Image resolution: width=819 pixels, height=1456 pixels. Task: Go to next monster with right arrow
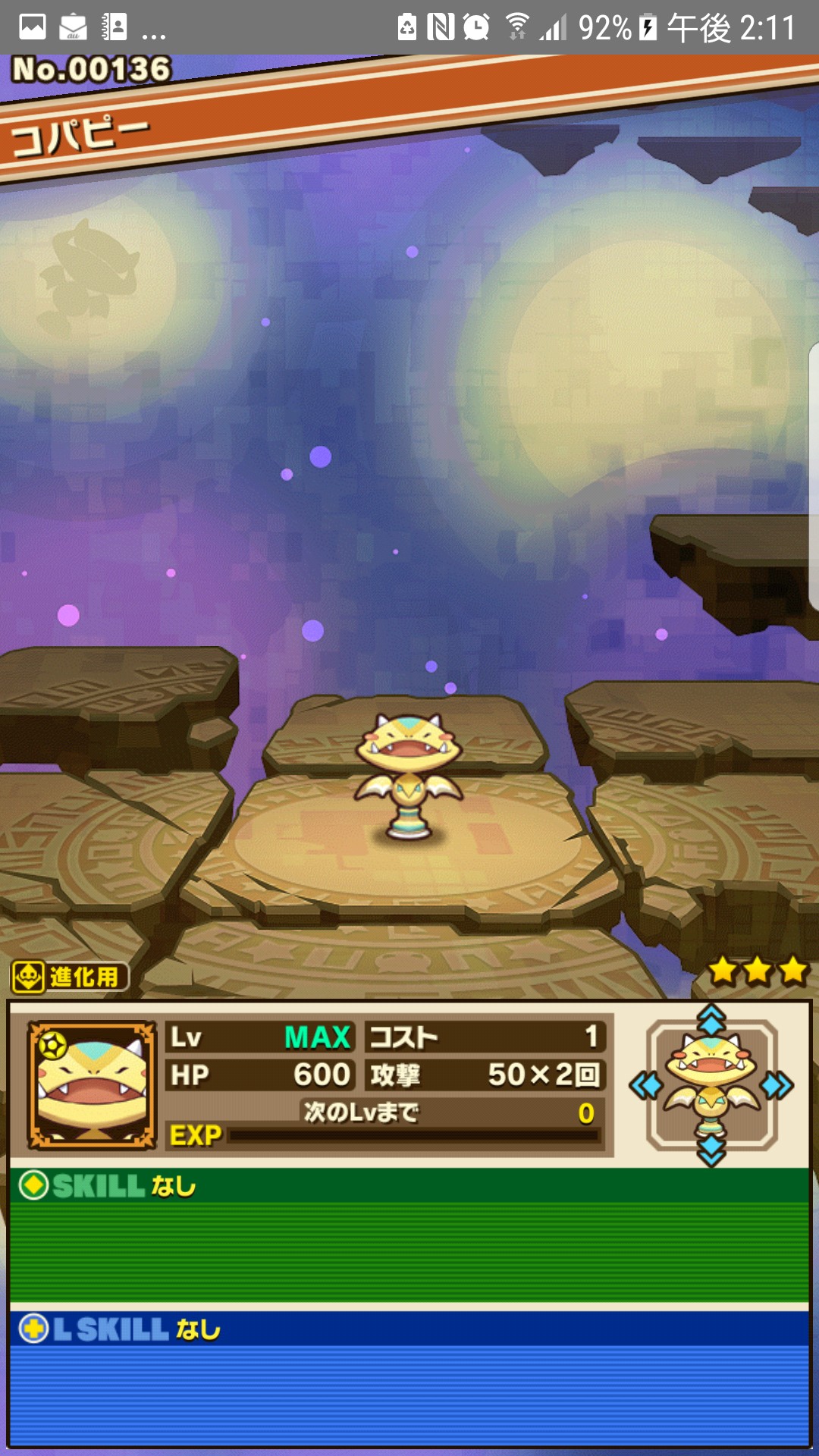[777, 1086]
